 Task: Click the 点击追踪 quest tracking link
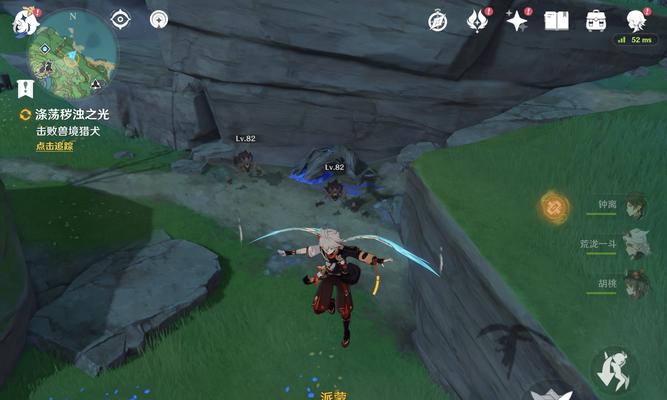pos(55,146)
